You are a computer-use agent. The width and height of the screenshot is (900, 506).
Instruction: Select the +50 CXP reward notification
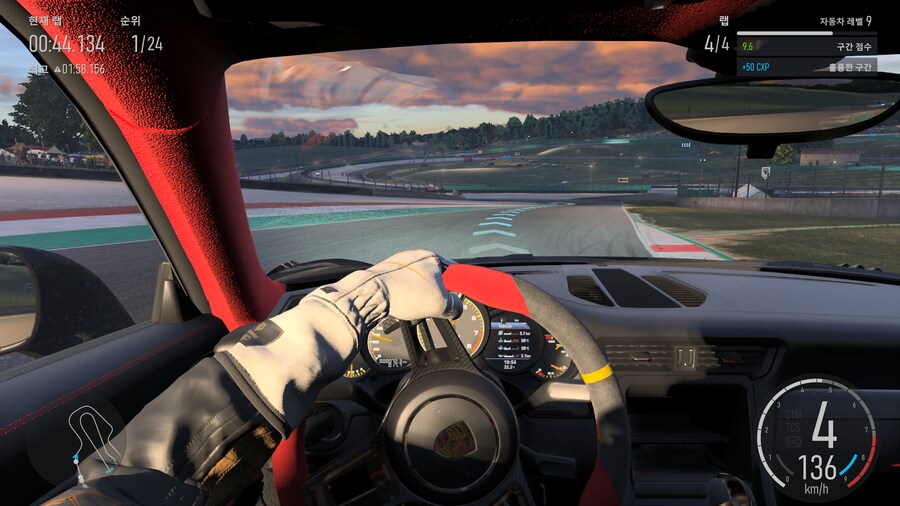(x=806, y=67)
